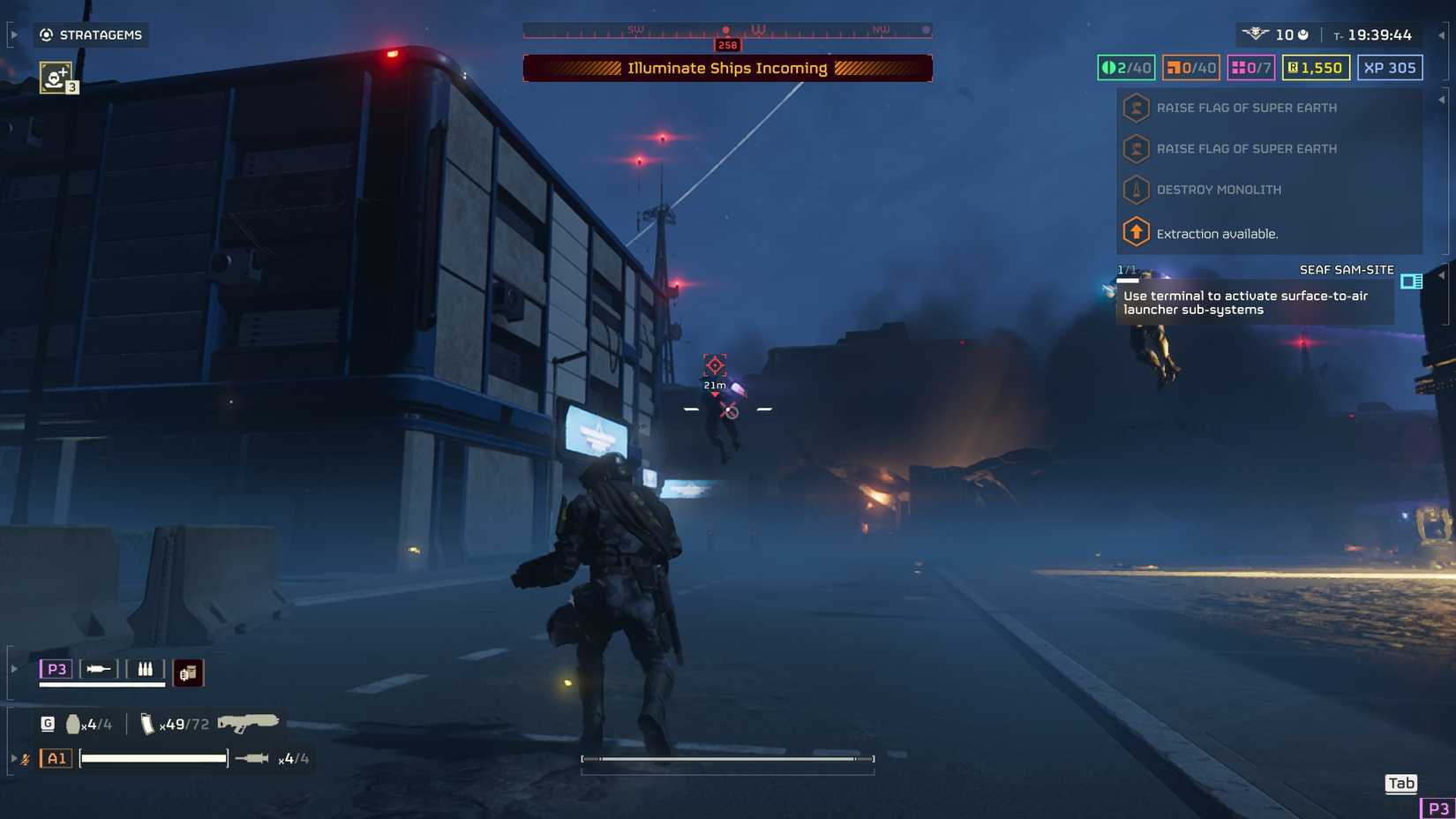Expand the arrow next to the A1 health bar
The image size is (1456, 819).
14,758
